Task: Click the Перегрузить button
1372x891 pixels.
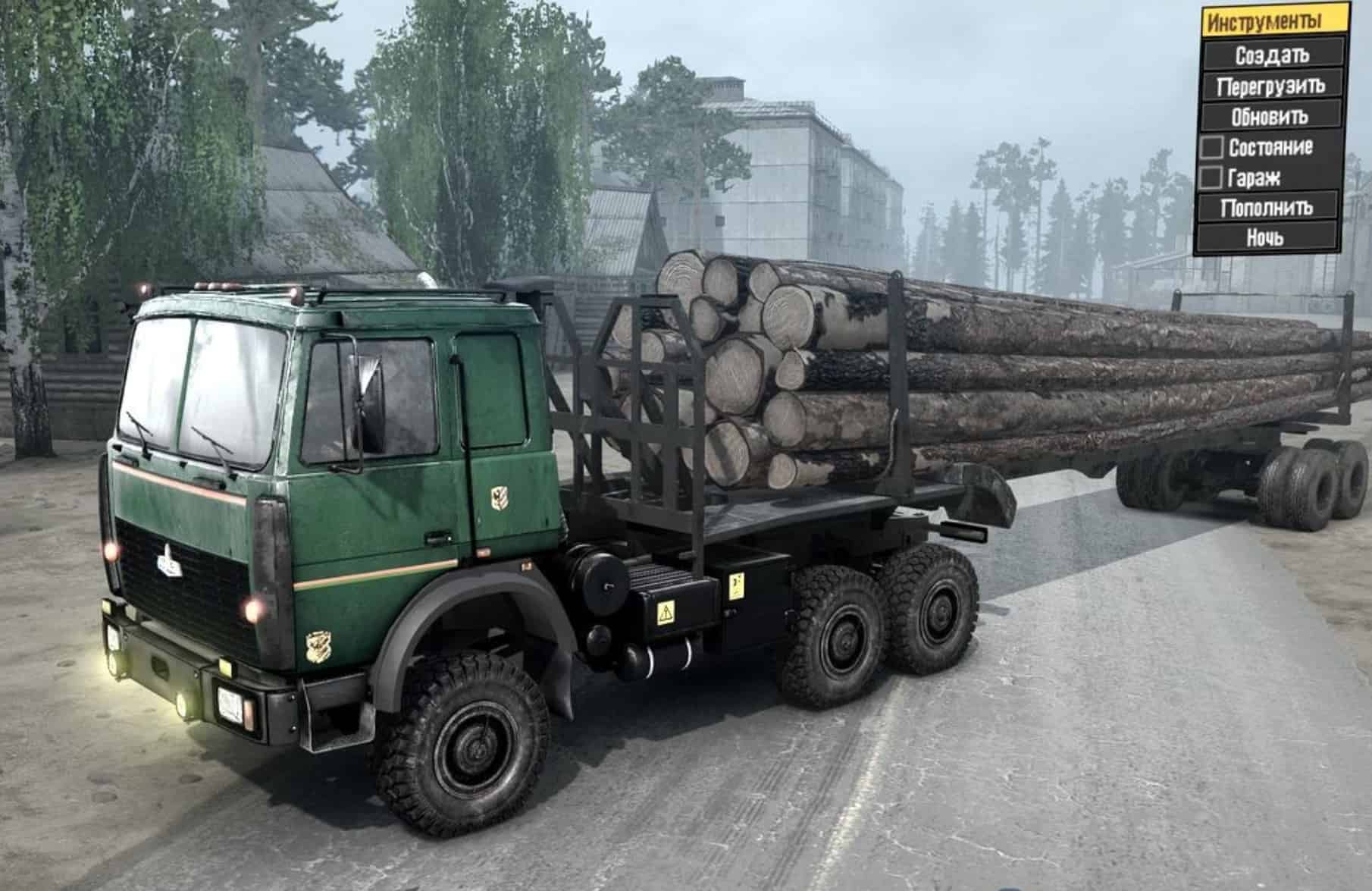Action: 1270,86
